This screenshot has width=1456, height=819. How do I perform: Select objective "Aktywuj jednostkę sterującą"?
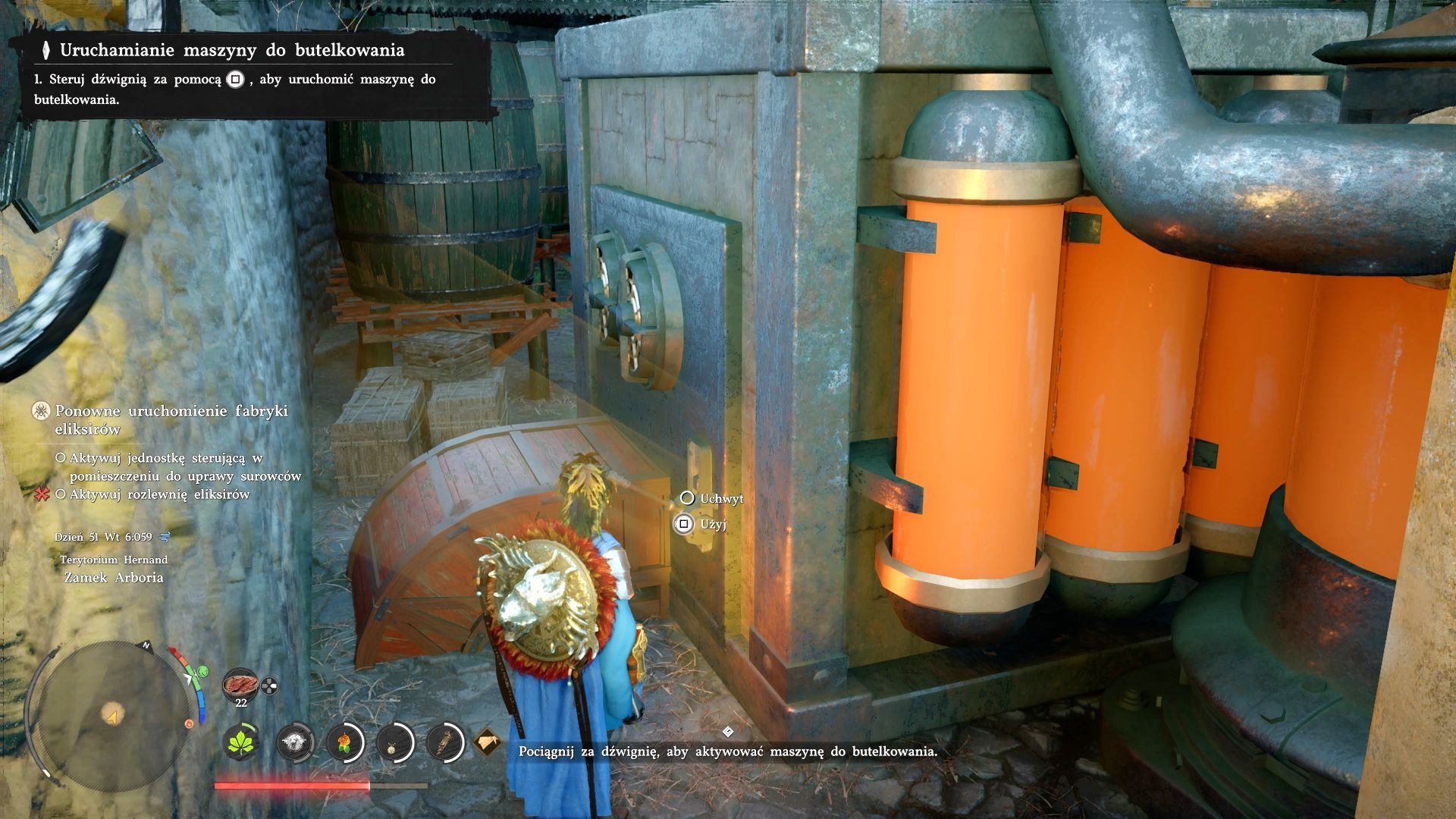click(x=178, y=467)
